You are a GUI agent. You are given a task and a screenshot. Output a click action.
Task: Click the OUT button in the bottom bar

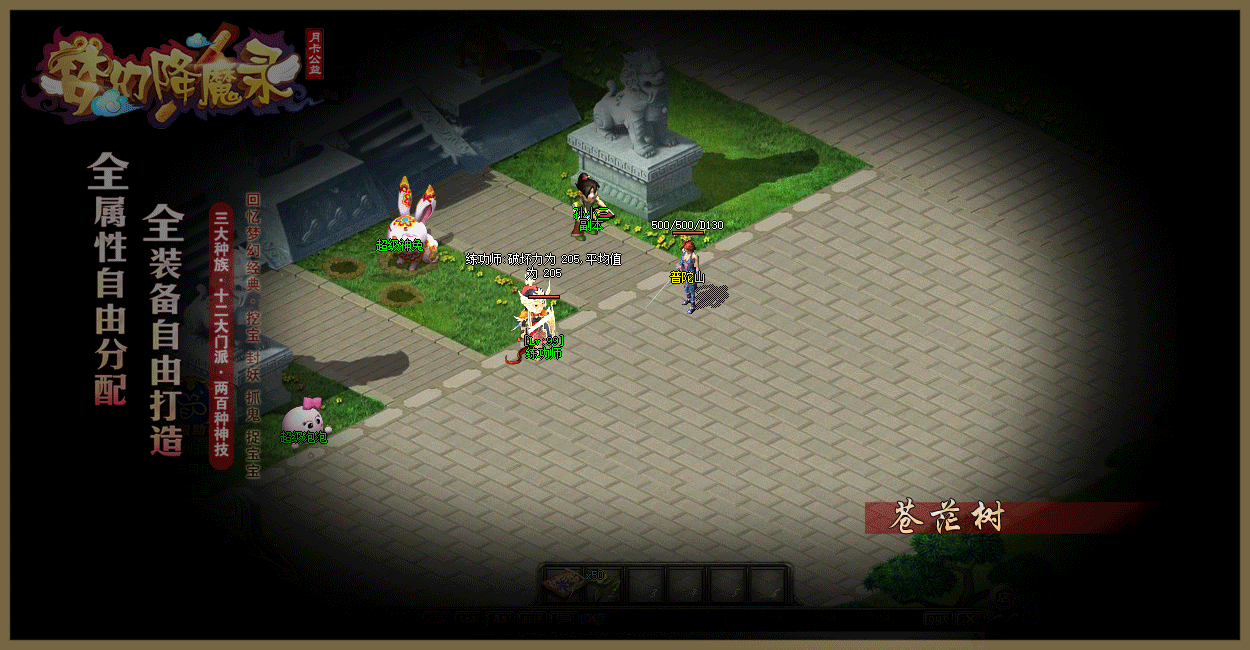(x=936, y=619)
